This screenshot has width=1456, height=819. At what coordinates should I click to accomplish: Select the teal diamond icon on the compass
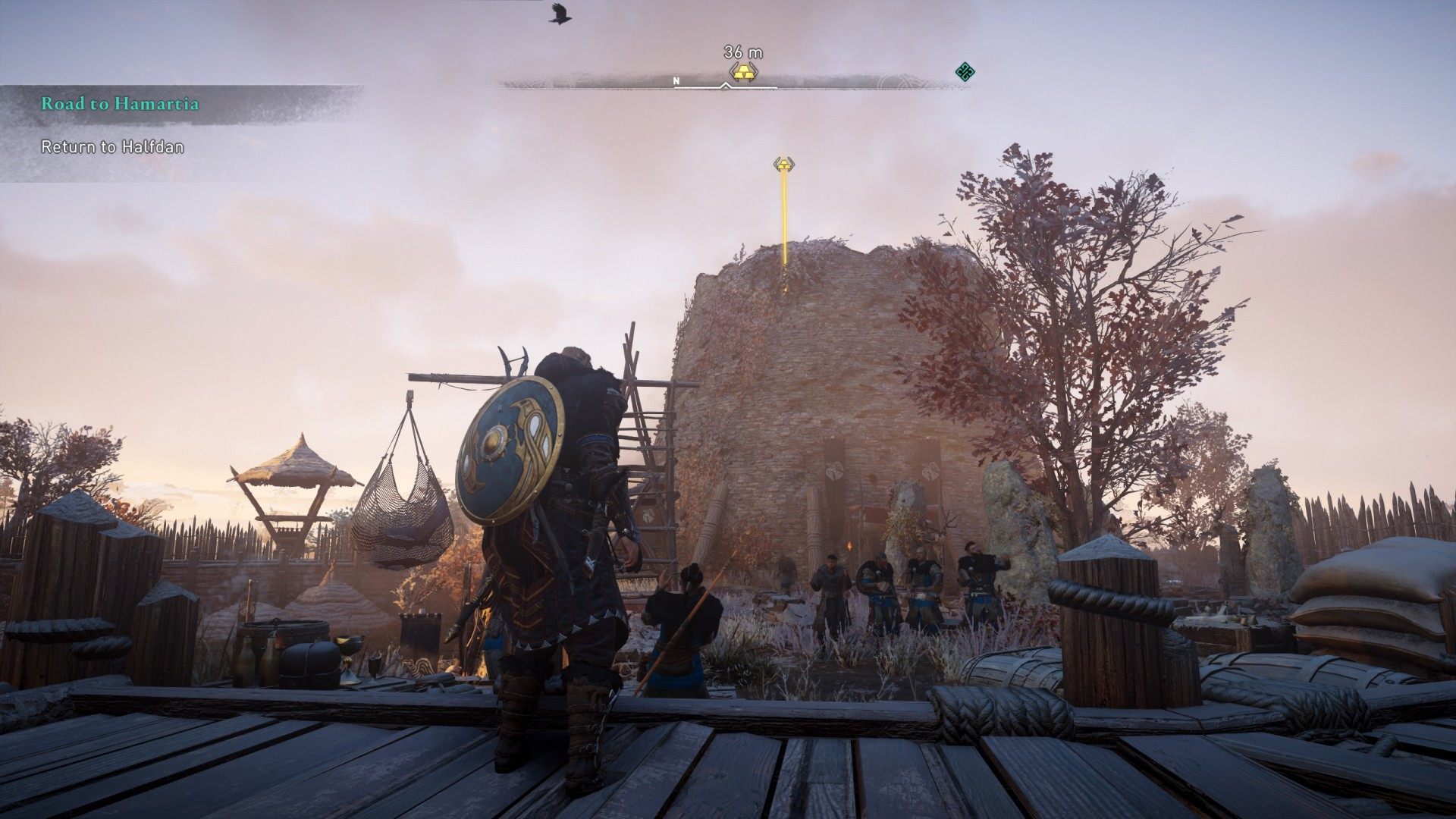tap(964, 73)
